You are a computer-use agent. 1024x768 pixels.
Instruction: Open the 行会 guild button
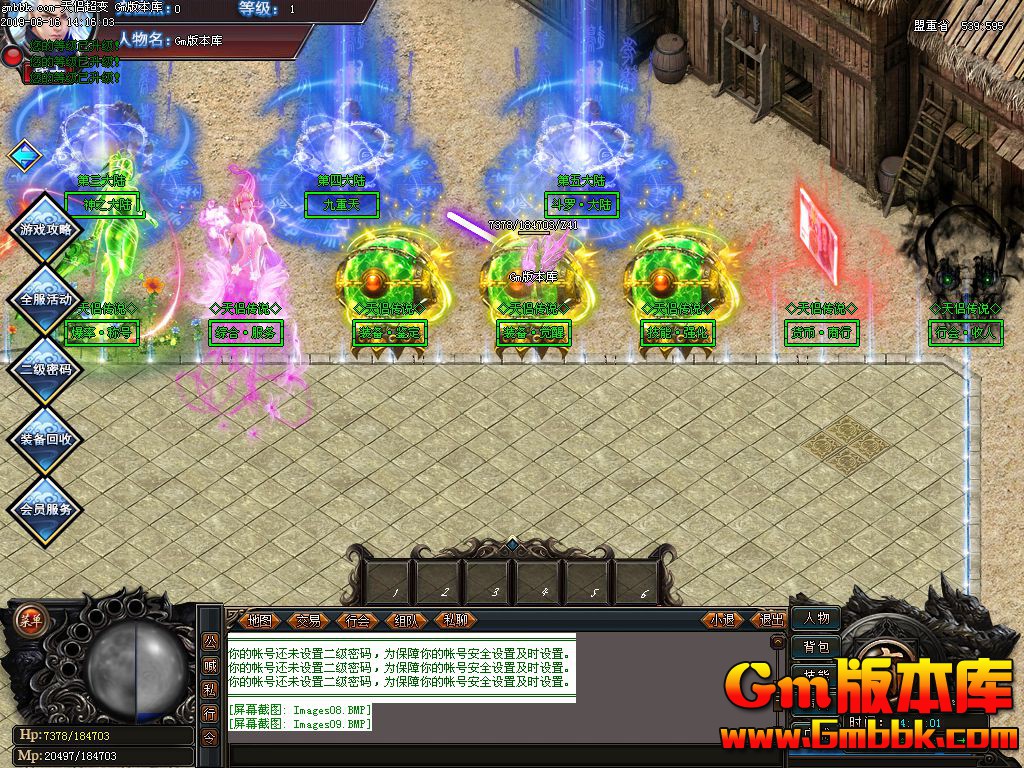point(357,620)
